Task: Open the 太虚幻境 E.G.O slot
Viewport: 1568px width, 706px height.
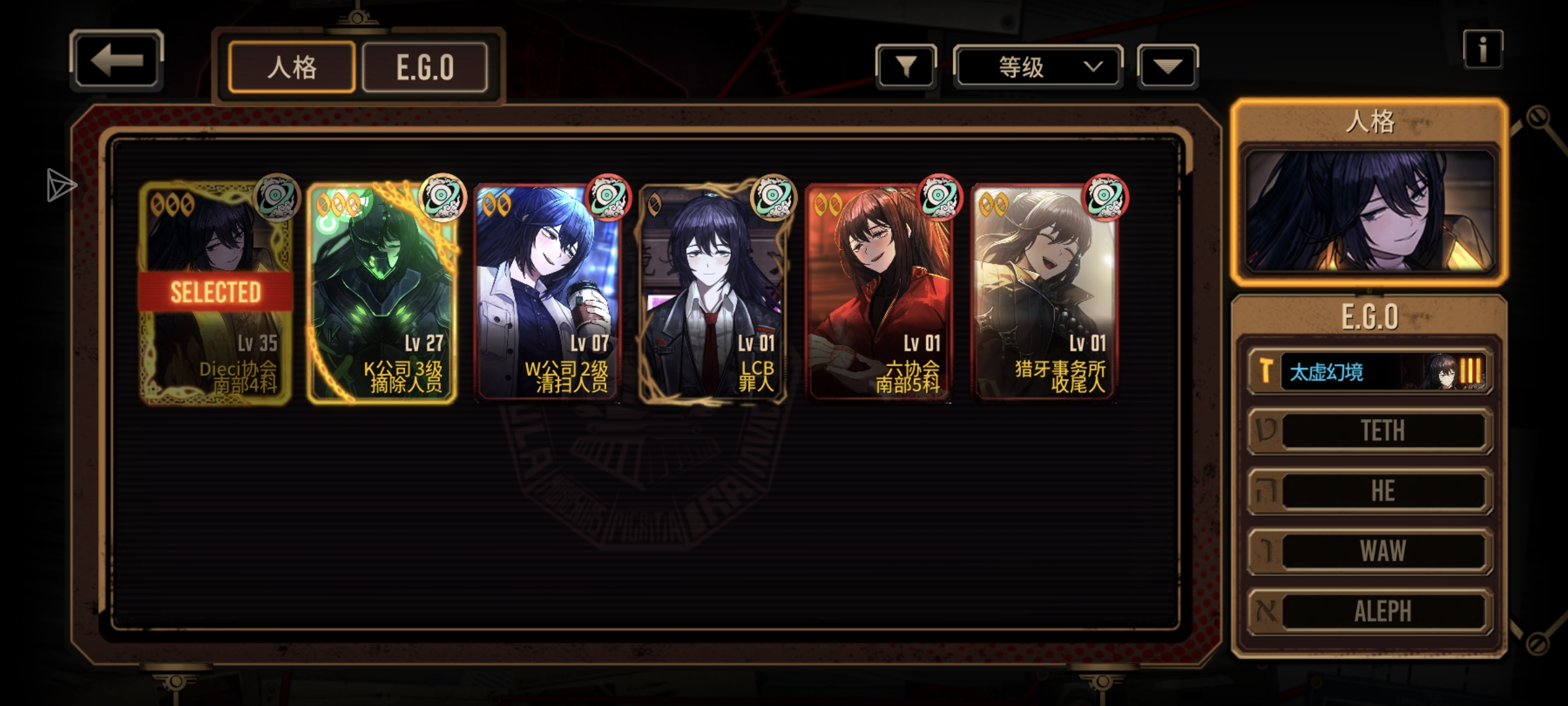Action: [1371, 371]
